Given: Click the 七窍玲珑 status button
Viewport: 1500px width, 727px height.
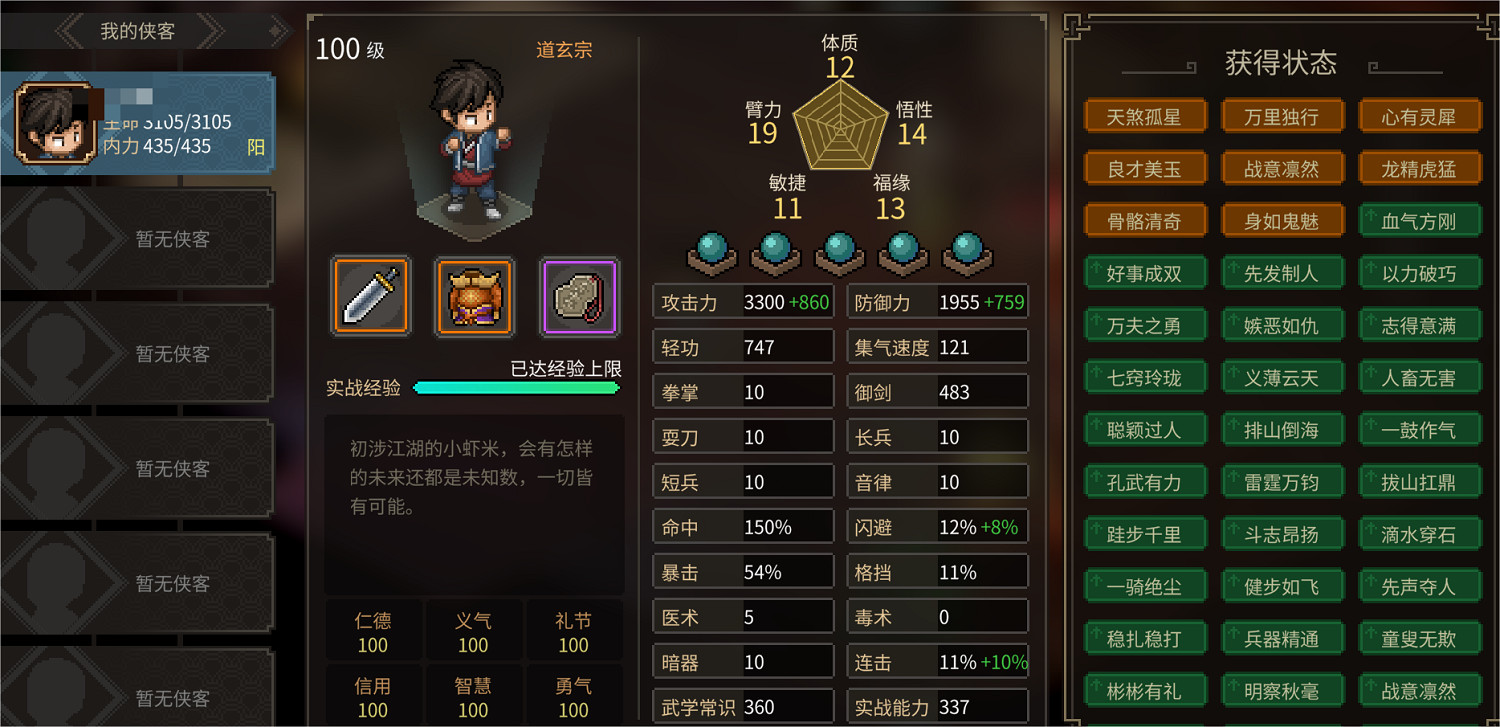Looking at the screenshot, I should pos(1146,377).
